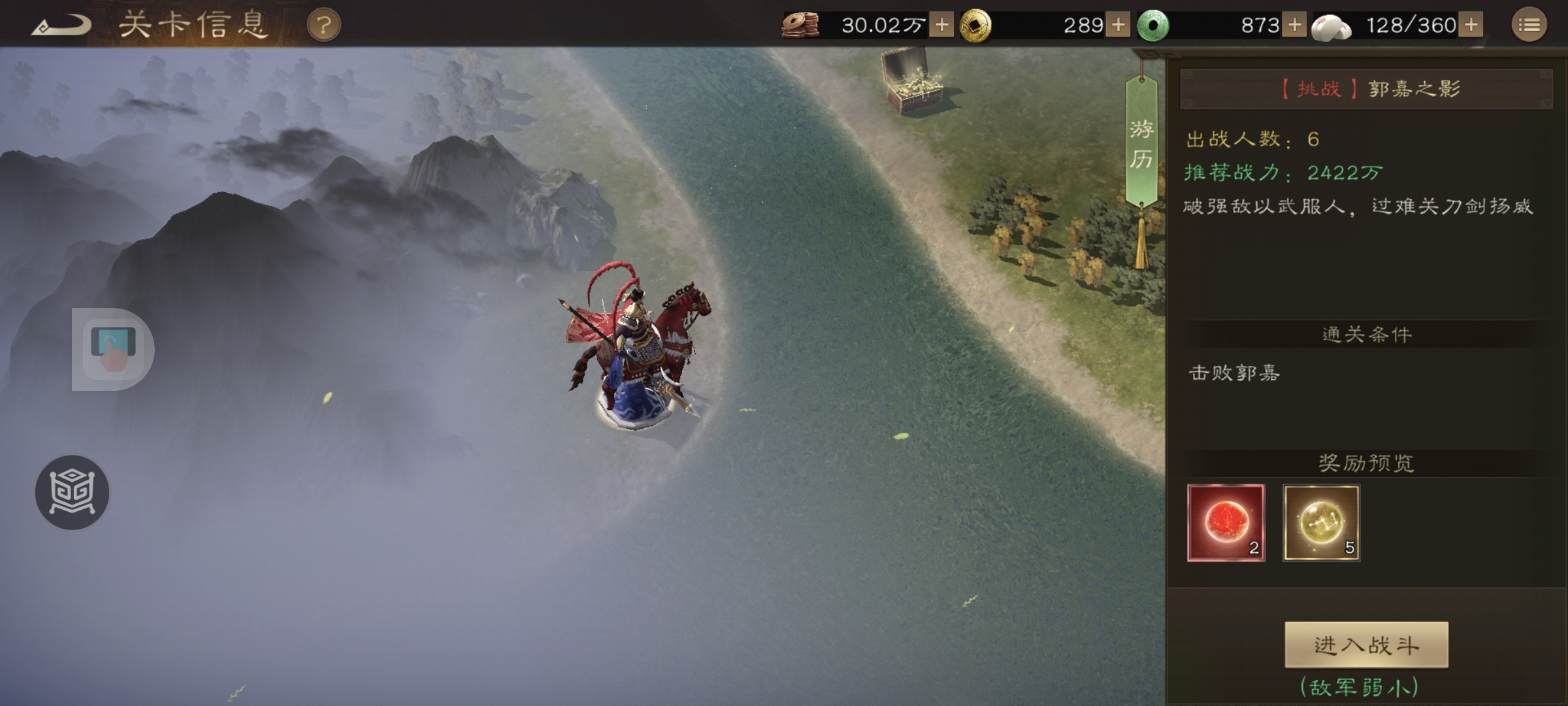The image size is (1568, 706).
Task: Inspect the red orb reward
Action: [x=1226, y=522]
